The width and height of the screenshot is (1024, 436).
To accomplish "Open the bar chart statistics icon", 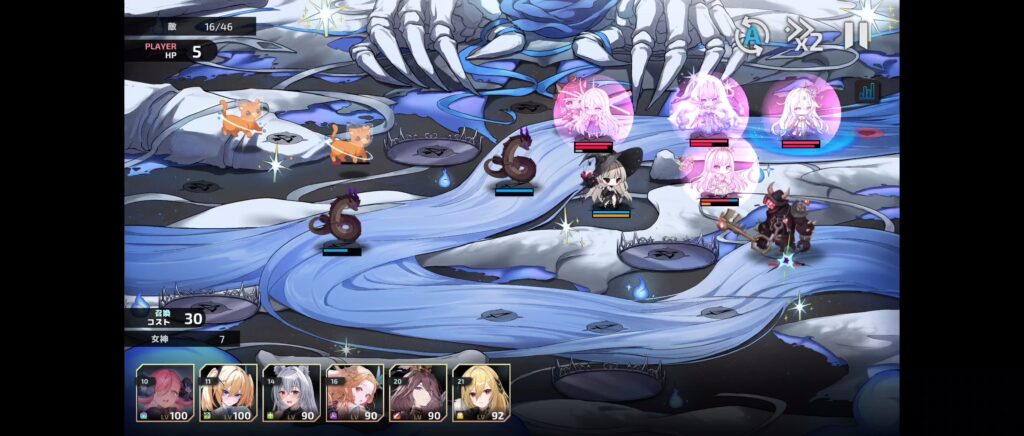I will 866,92.
